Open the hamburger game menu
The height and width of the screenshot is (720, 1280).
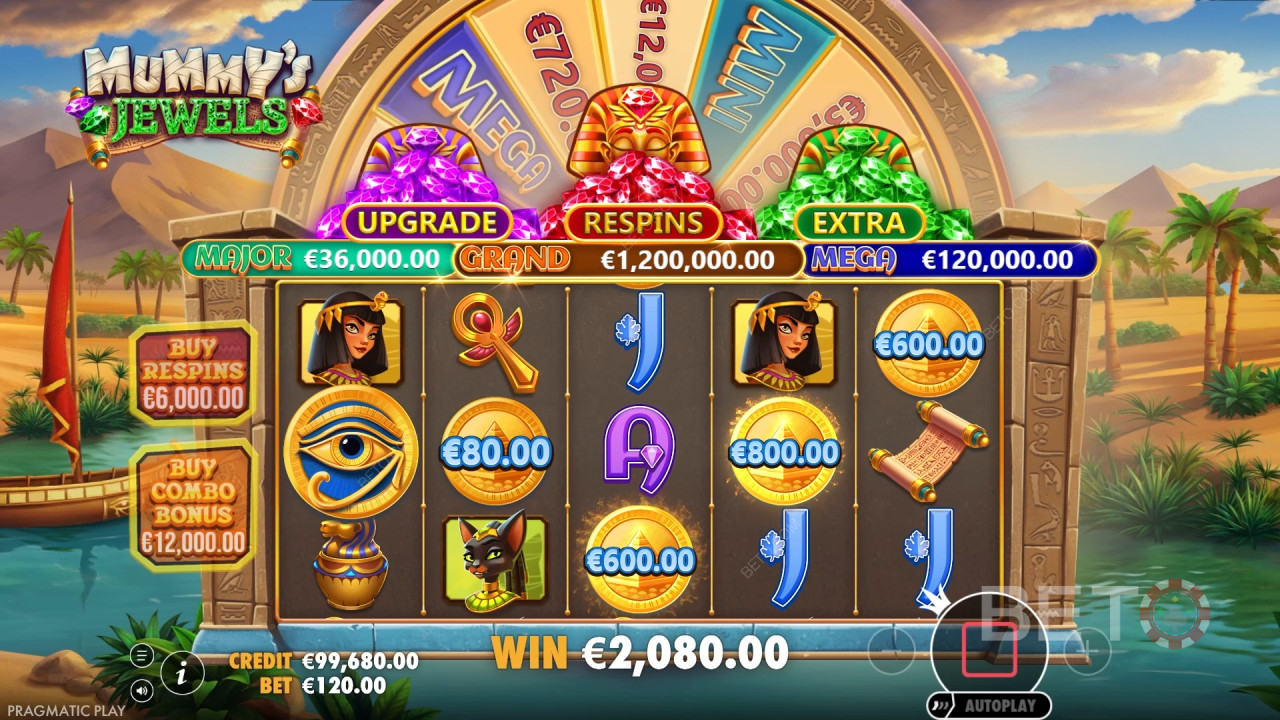[x=142, y=655]
